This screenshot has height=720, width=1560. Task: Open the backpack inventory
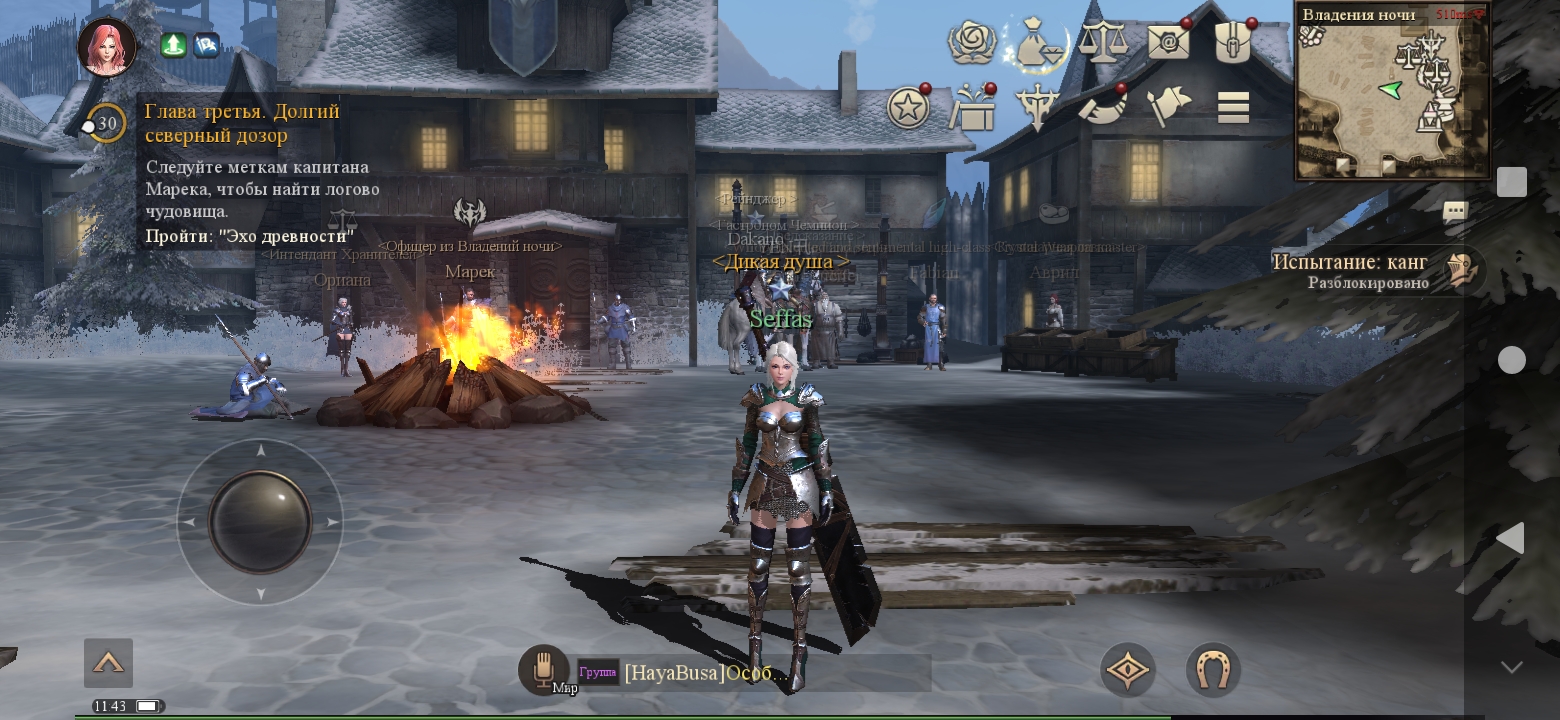pos(1233,43)
